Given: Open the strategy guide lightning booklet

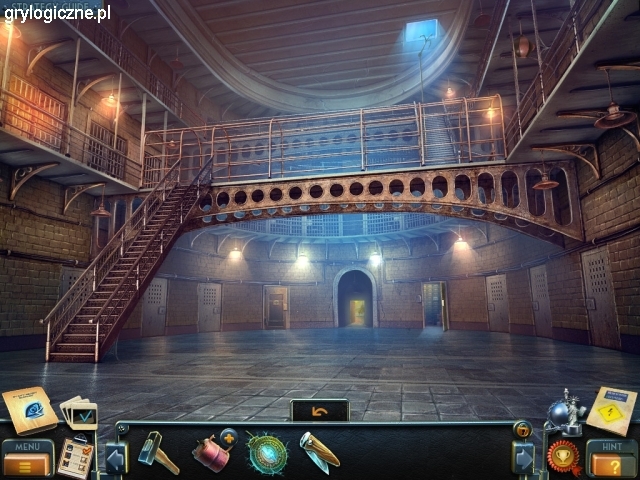Looking at the screenshot, I should (x=611, y=410).
